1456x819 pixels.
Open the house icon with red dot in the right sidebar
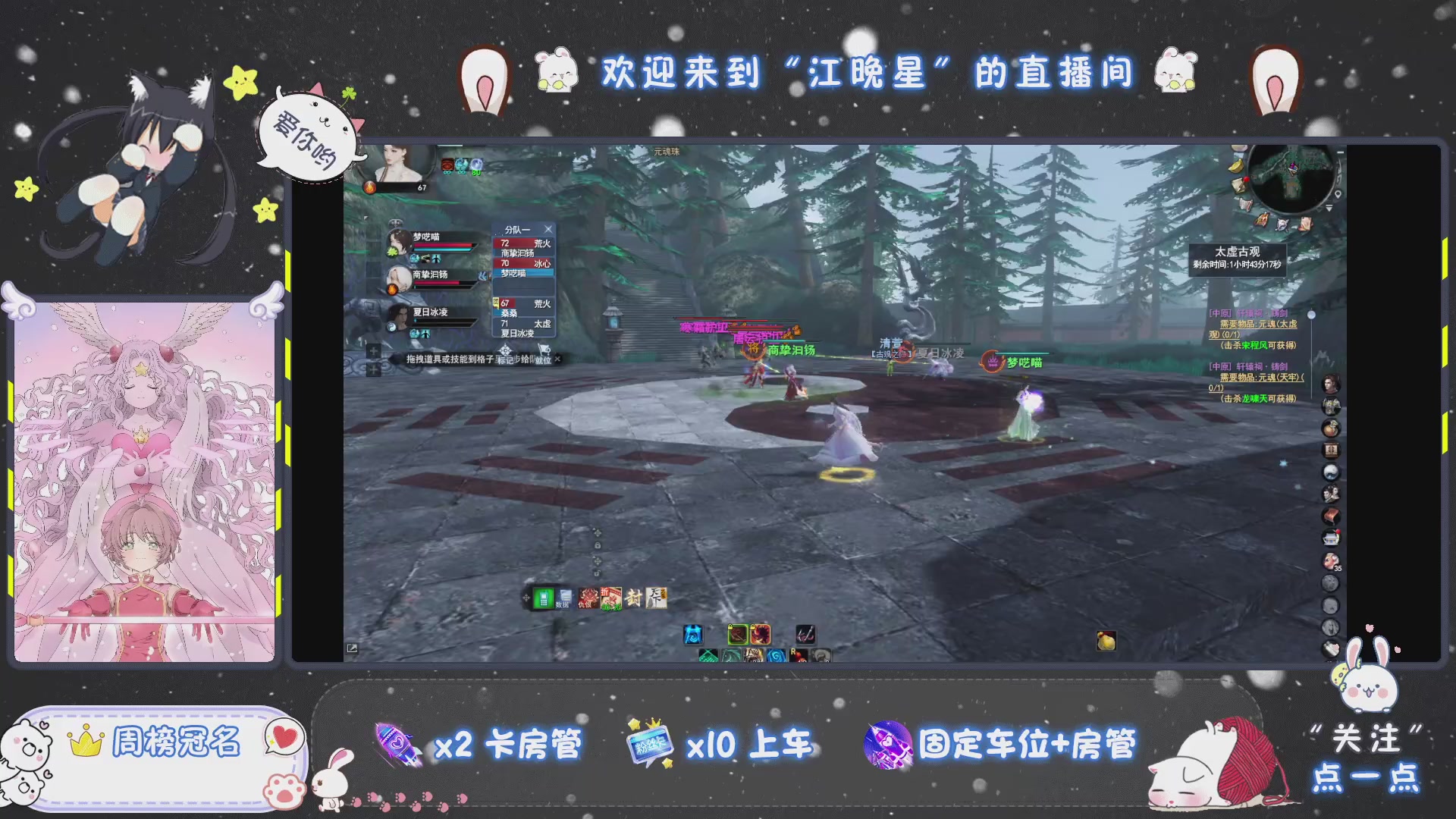pyautogui.click(x=1331, y=537)
